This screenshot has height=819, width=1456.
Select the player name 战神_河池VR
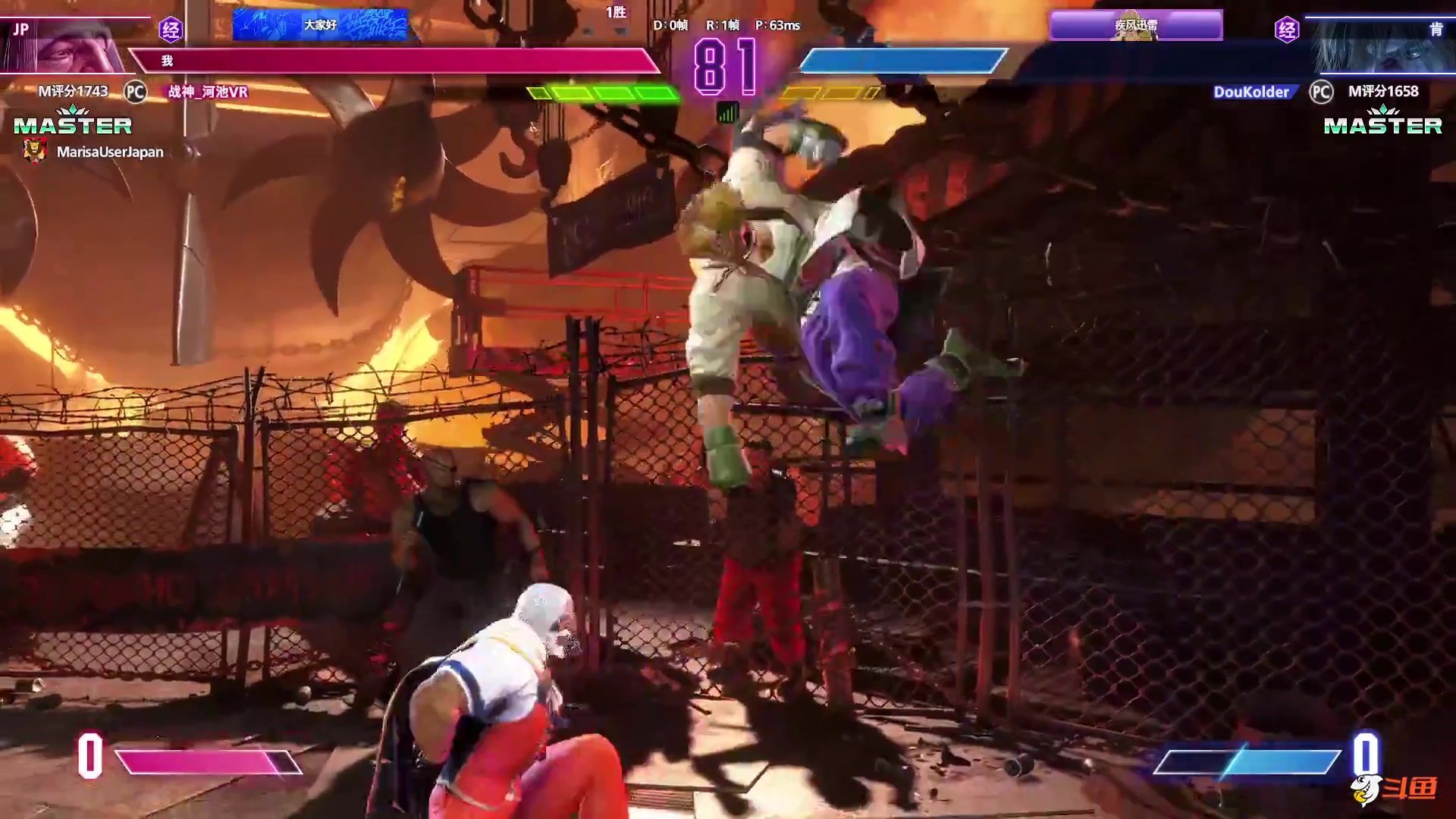208,92
